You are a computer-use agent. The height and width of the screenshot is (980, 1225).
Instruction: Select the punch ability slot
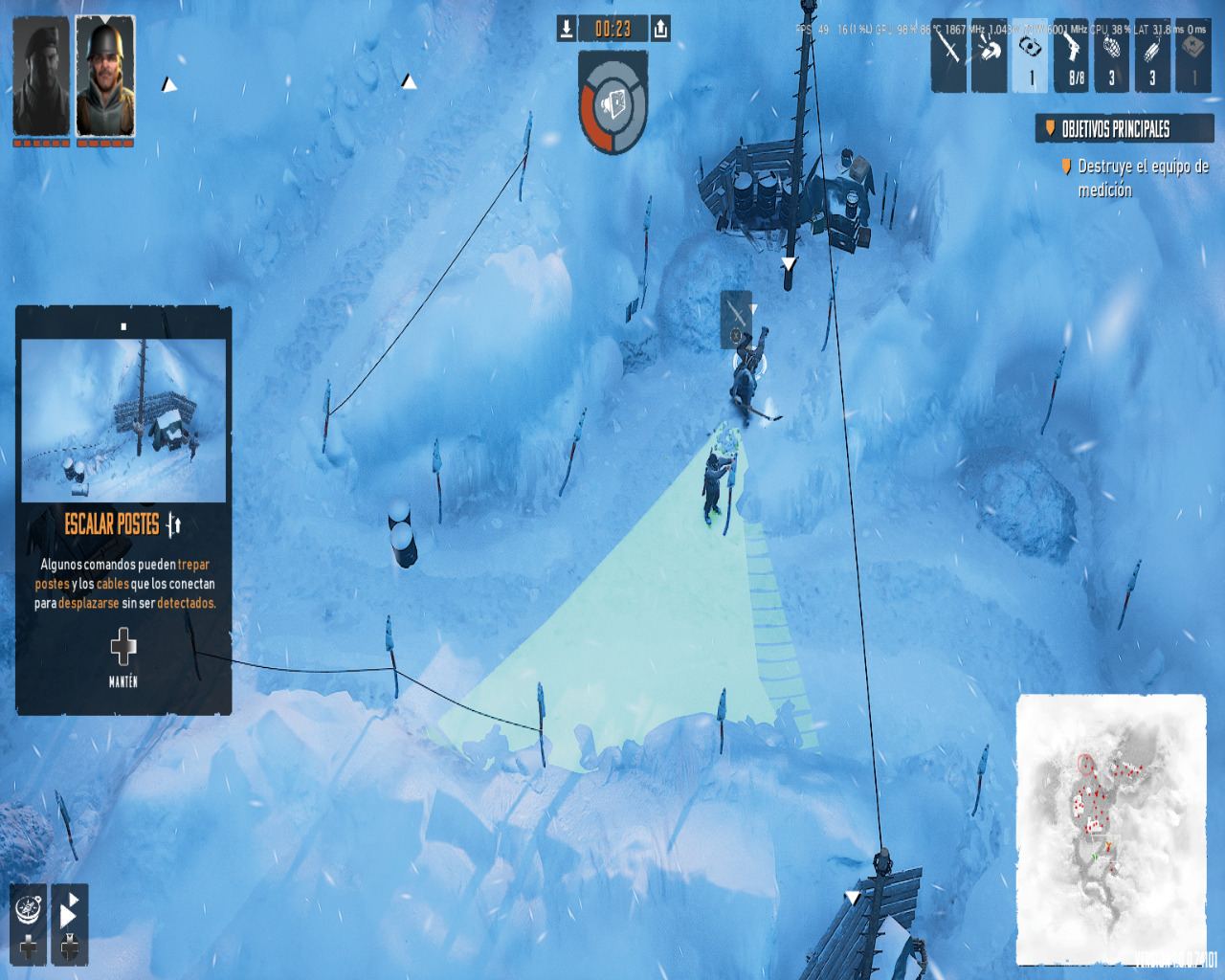point(990,56)
